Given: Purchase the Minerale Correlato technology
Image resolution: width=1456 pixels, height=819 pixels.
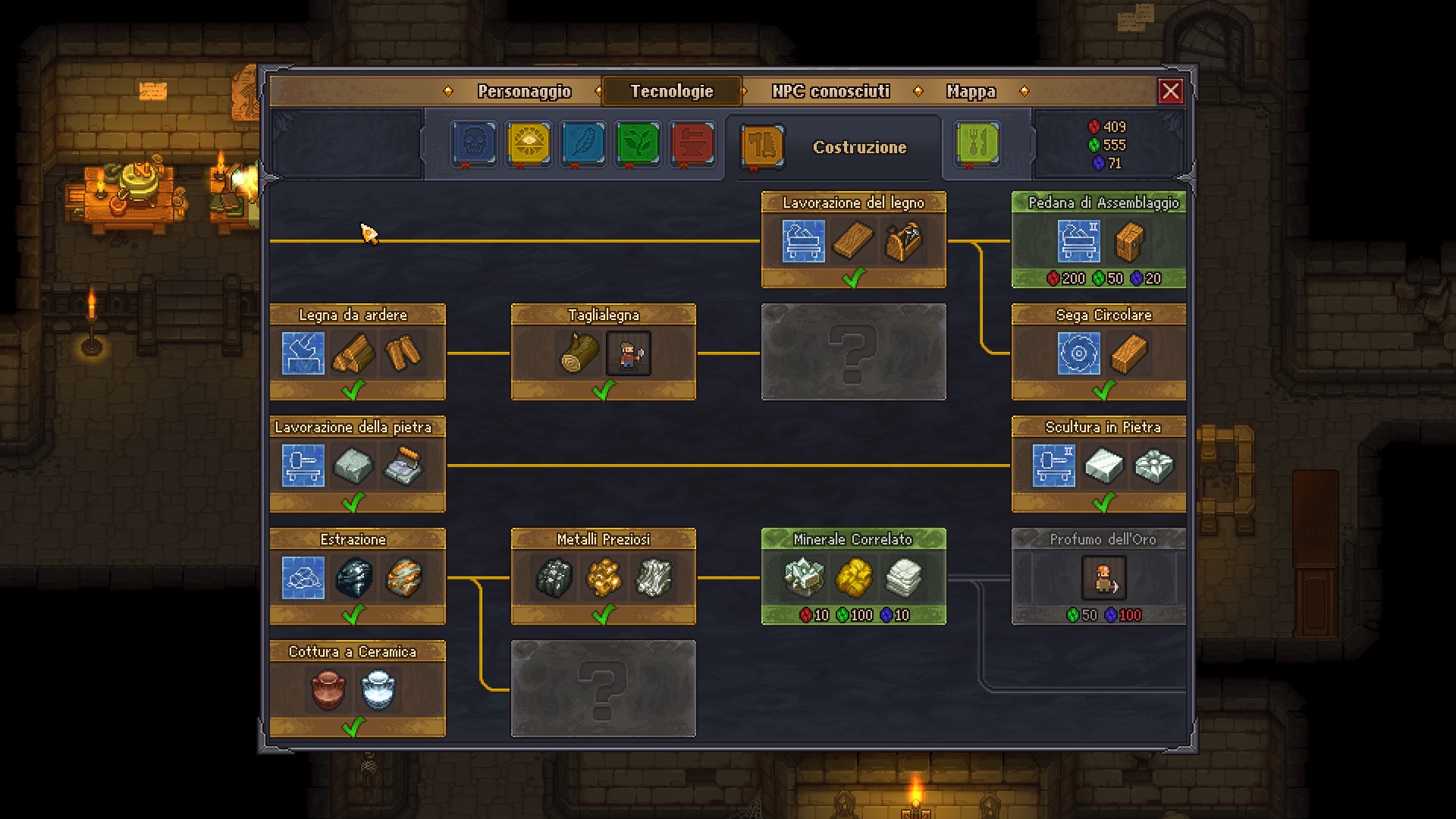Looking at the screenshot, I should tap(854, 576).
